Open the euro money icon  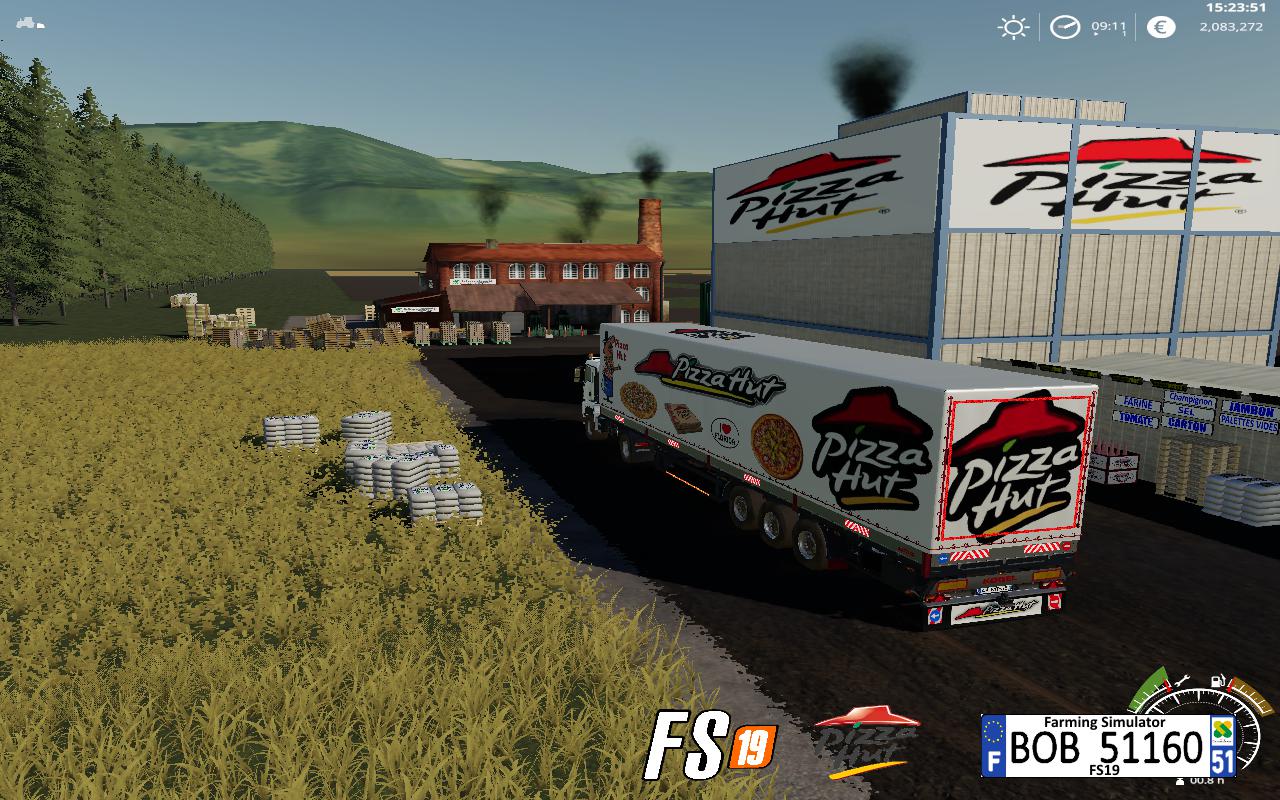coord(1161,27)
